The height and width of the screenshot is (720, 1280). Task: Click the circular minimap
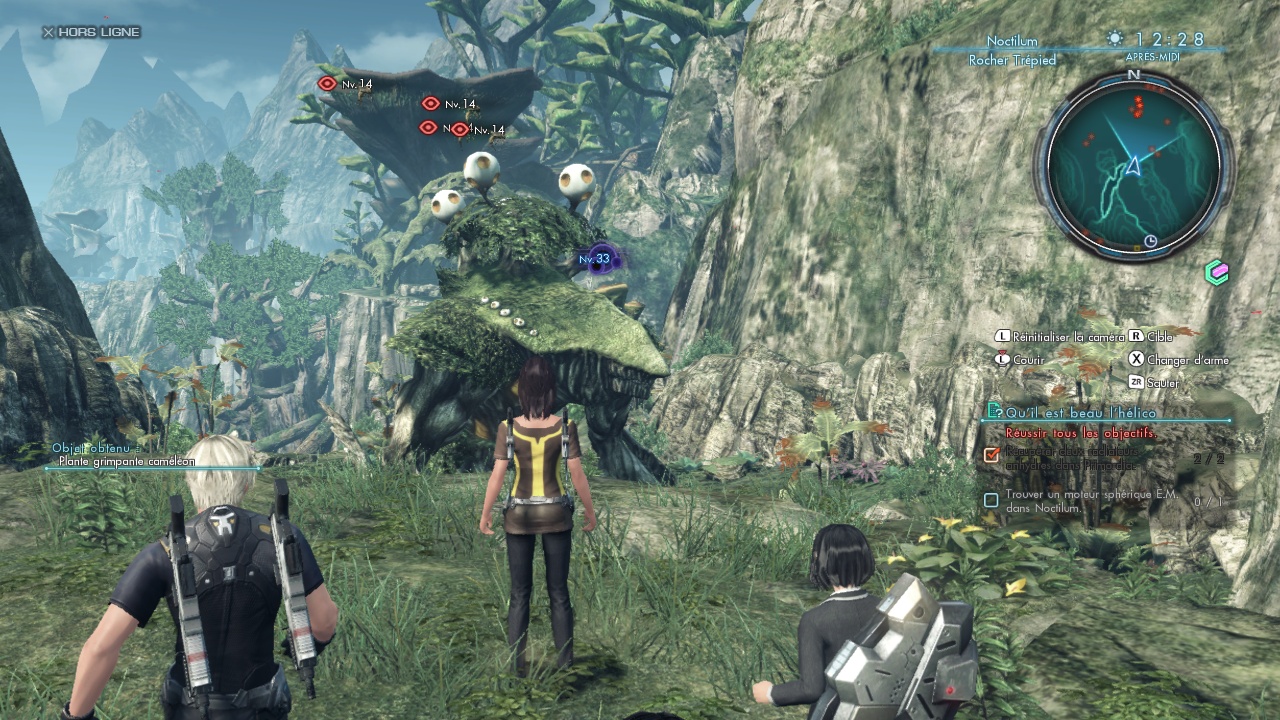tap(1134, 163)
